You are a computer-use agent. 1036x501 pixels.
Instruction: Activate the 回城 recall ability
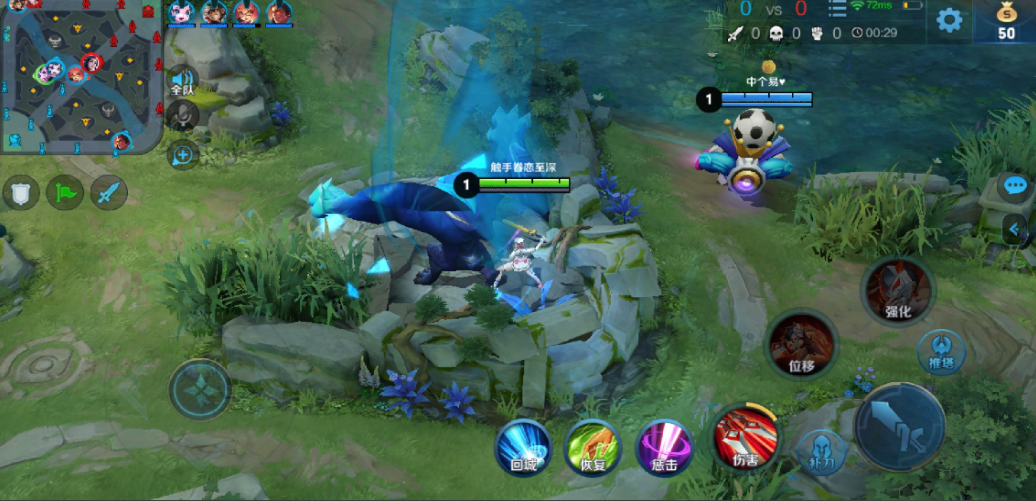[524, 446]
